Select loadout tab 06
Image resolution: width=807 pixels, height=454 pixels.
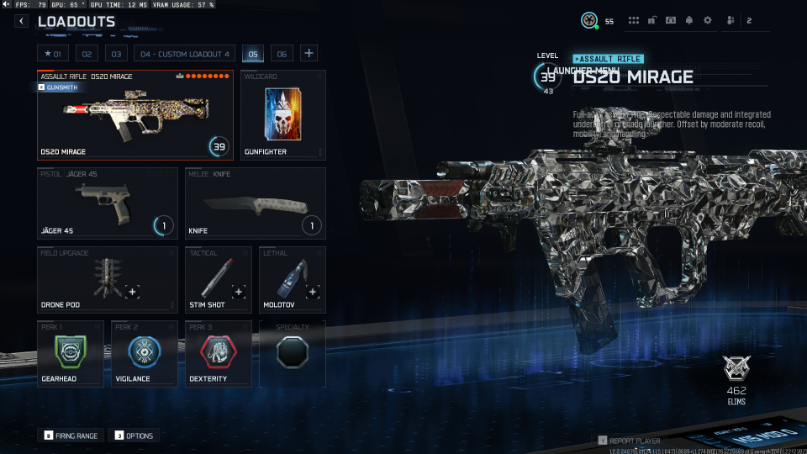tap(282, 53)
